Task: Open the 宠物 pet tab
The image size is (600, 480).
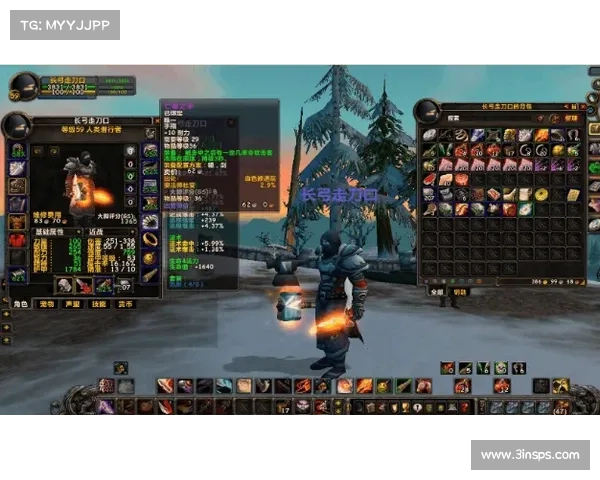Action: tap(47, 303)
